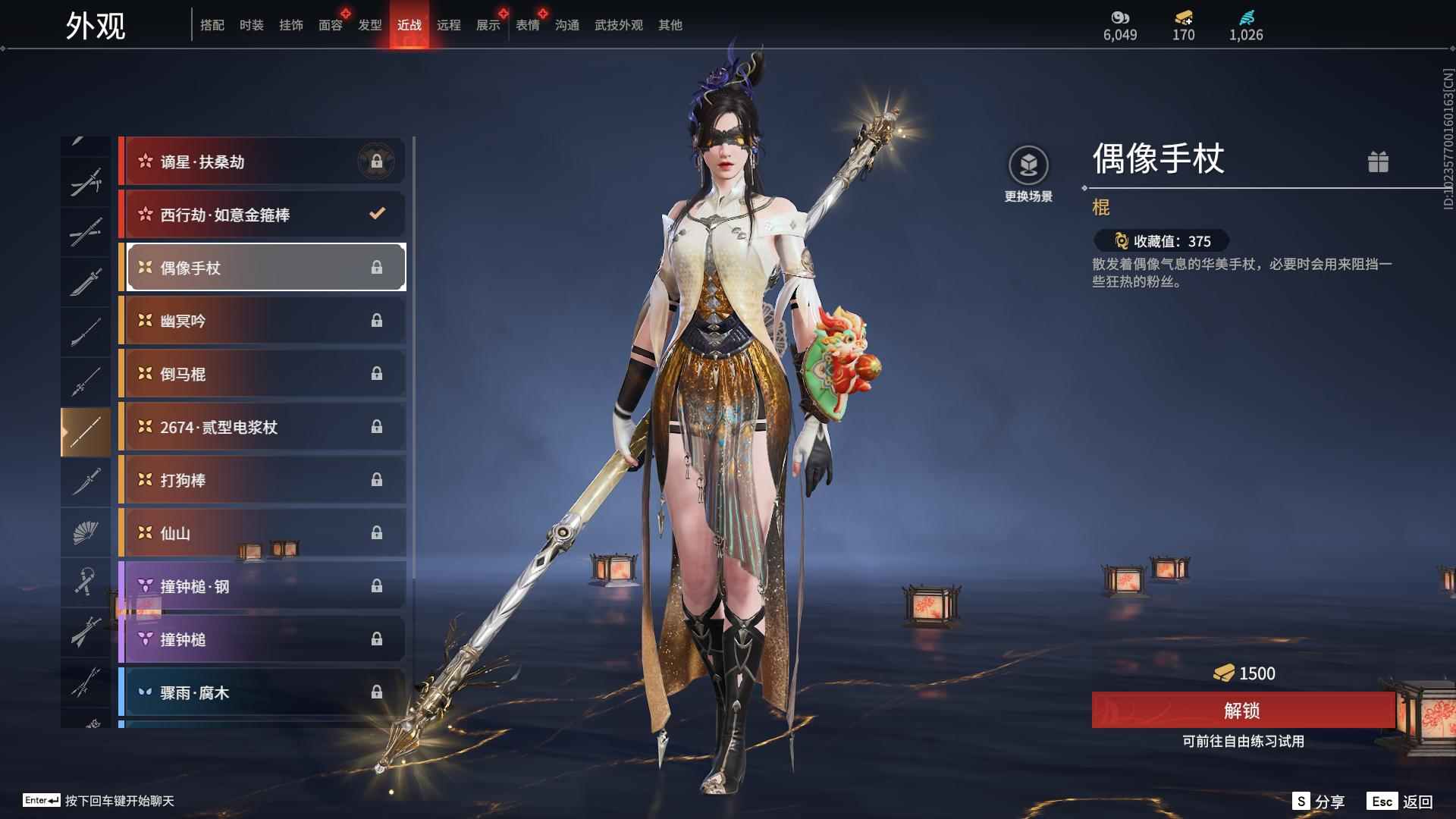Click the lock icon on 幽冥吟

pos(377,320)
